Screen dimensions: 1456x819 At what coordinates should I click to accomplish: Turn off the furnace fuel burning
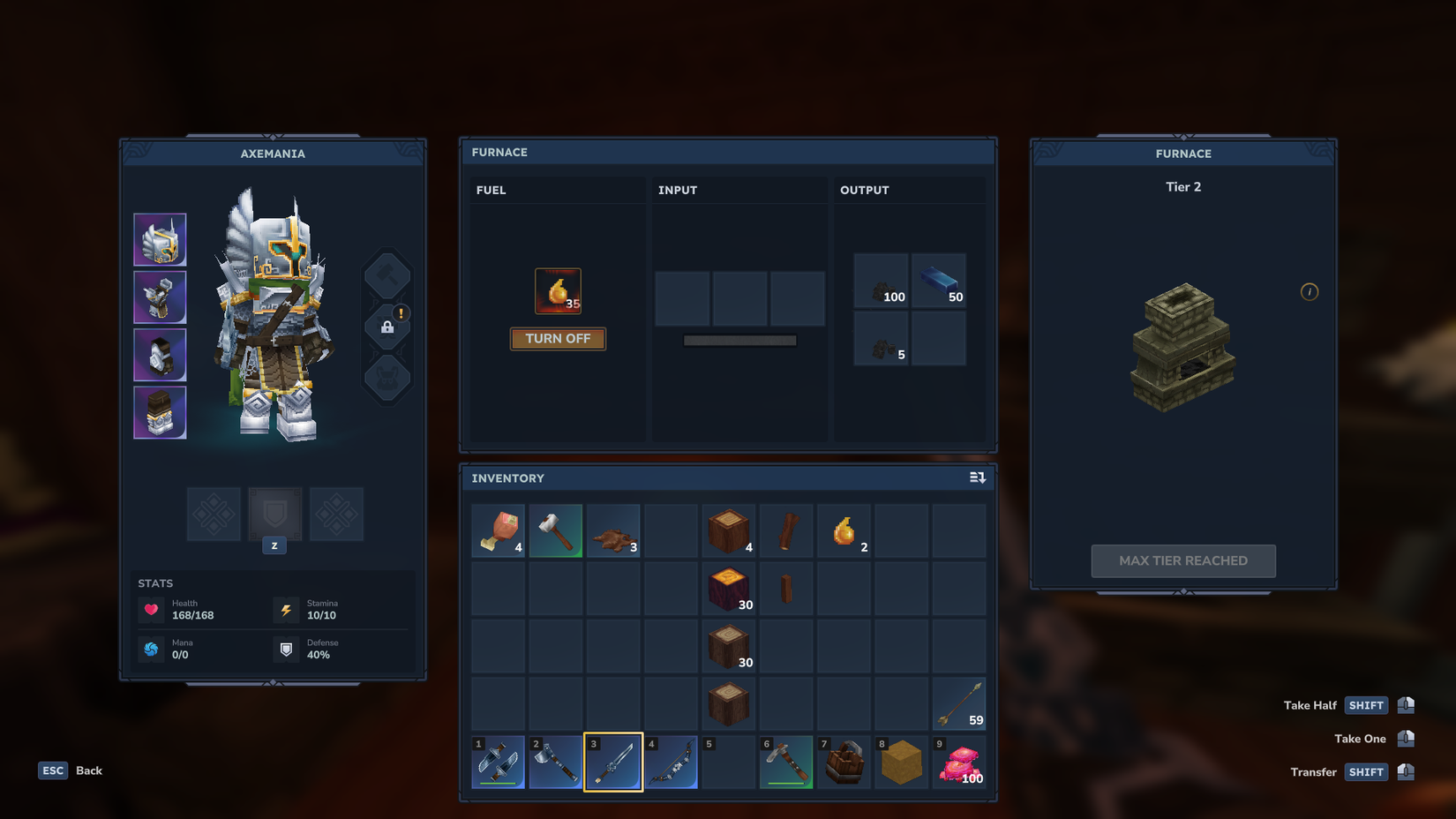557,338
